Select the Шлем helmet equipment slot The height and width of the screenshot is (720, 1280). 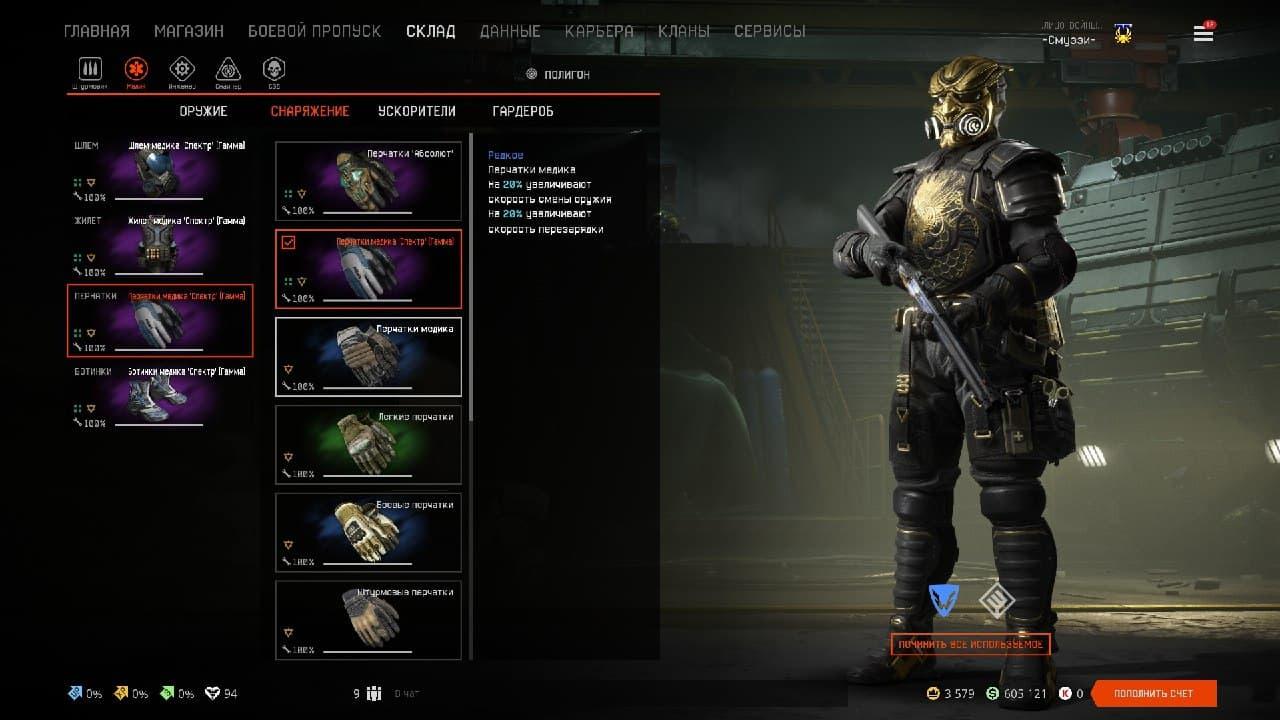pyautogui.click(x=160, y=170)
